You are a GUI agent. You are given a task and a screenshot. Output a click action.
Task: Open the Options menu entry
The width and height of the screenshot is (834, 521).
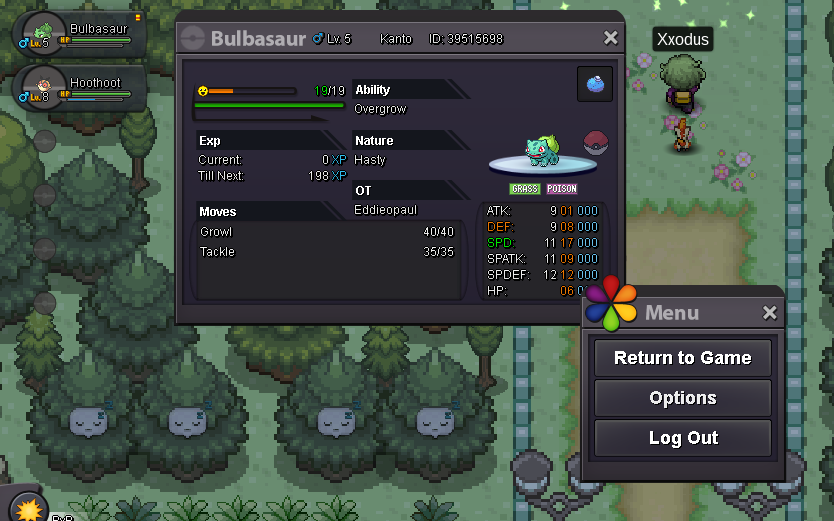pos(682,398)
